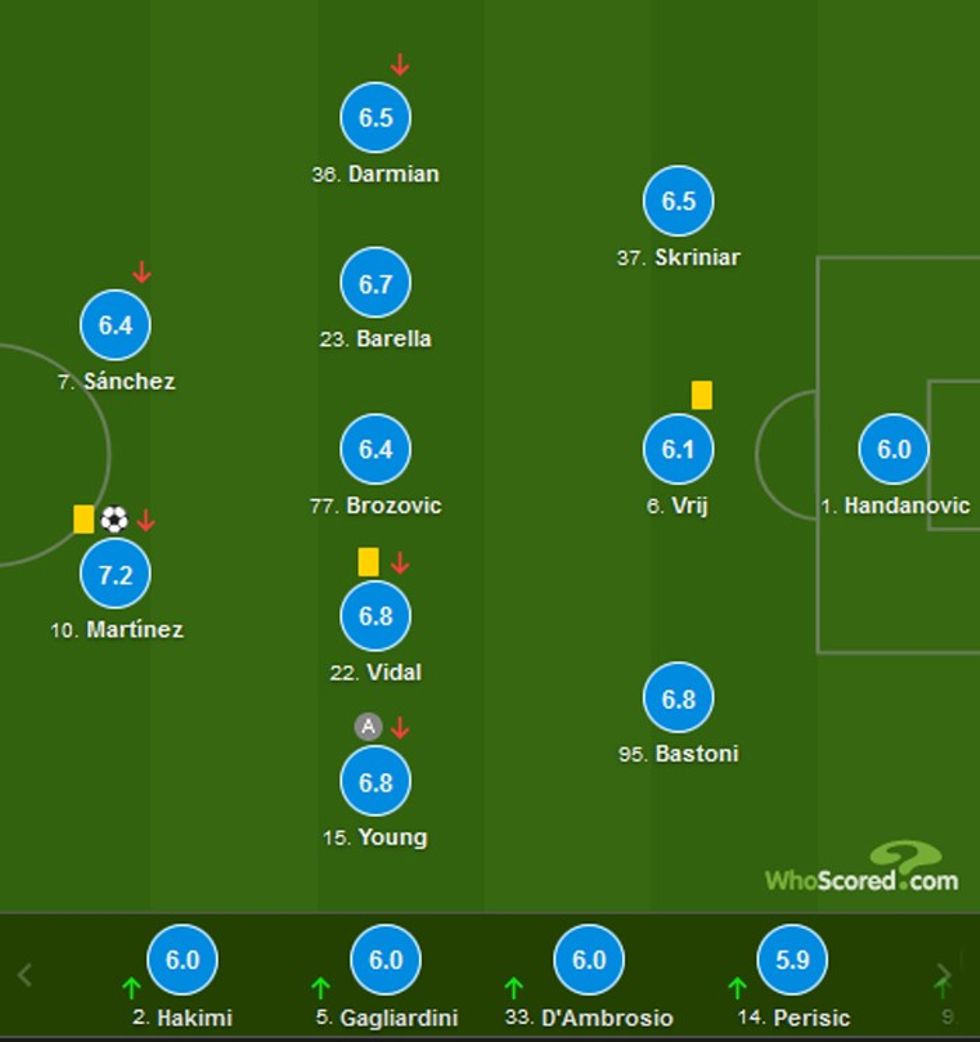Screen dimensions: 980x1042
Task: Choose goalkeeper Handanovic's rating circle
Action: click(x=893, y=450)
